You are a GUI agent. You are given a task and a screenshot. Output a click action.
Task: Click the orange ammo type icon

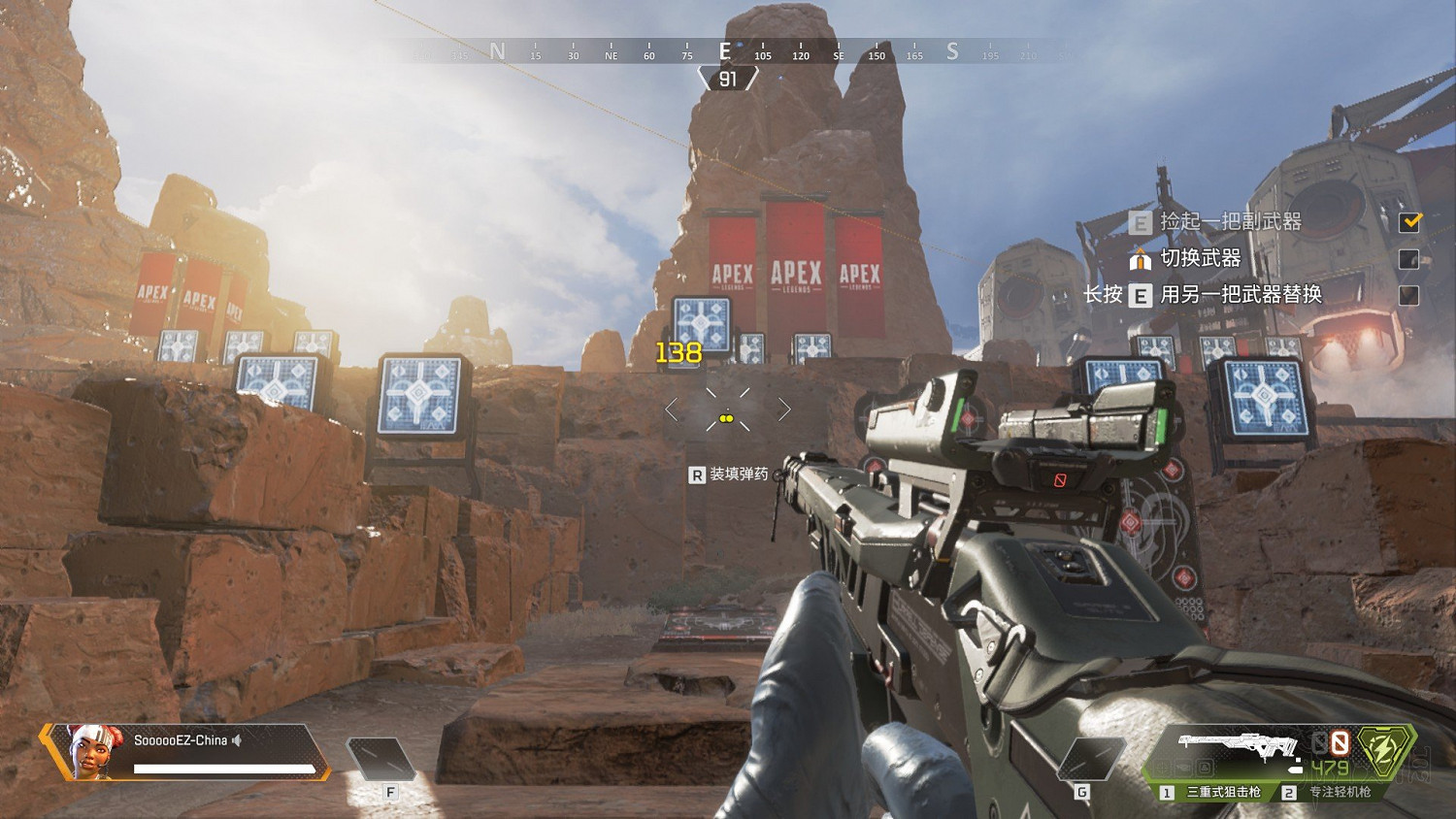[x=1340, y=743]
